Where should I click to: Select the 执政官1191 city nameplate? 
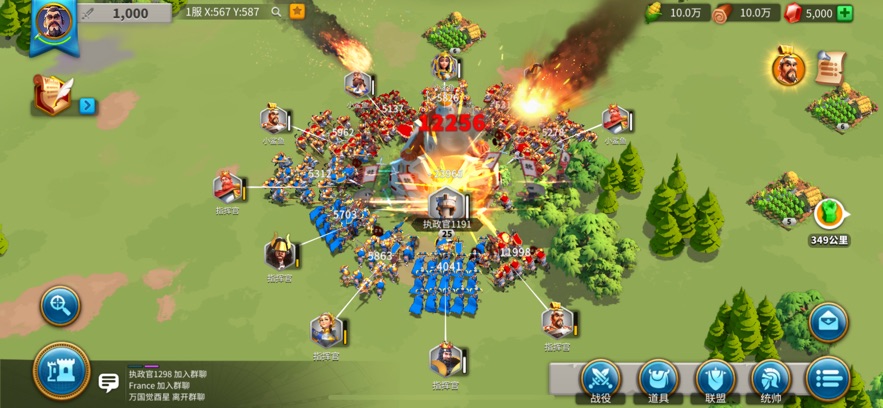446,224
